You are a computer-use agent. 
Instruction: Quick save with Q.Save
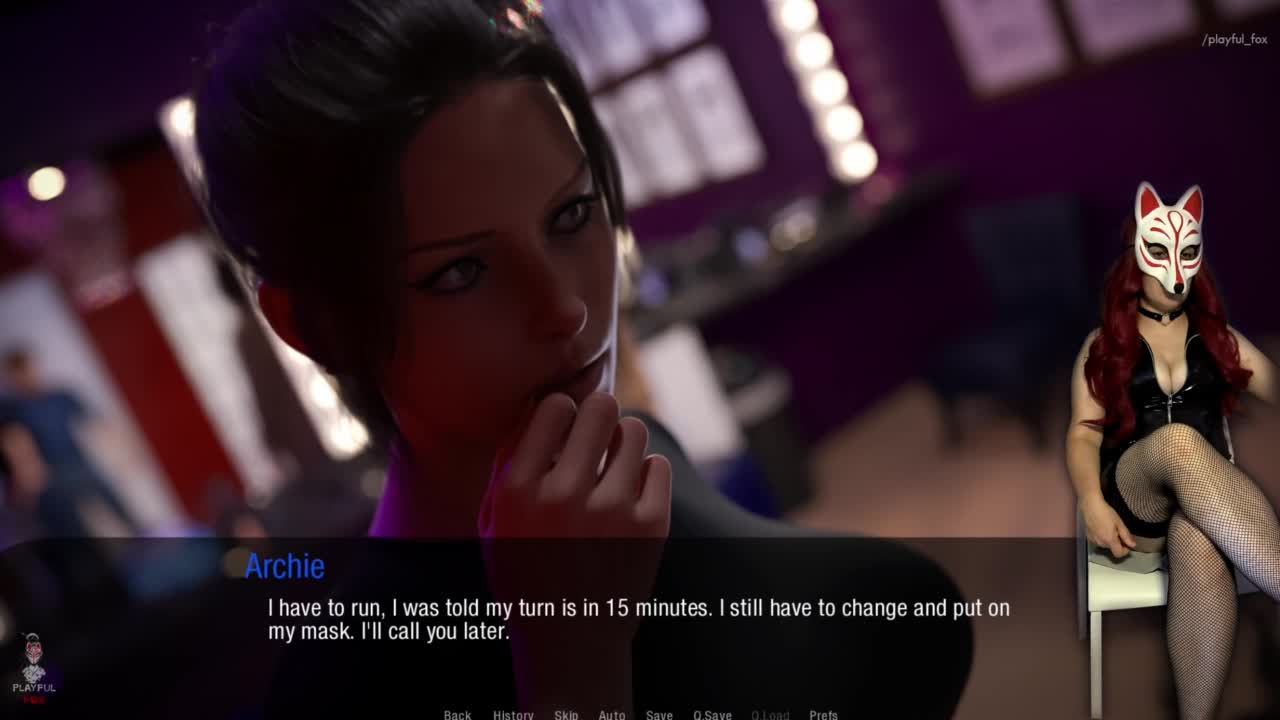(x=712, y=714)
